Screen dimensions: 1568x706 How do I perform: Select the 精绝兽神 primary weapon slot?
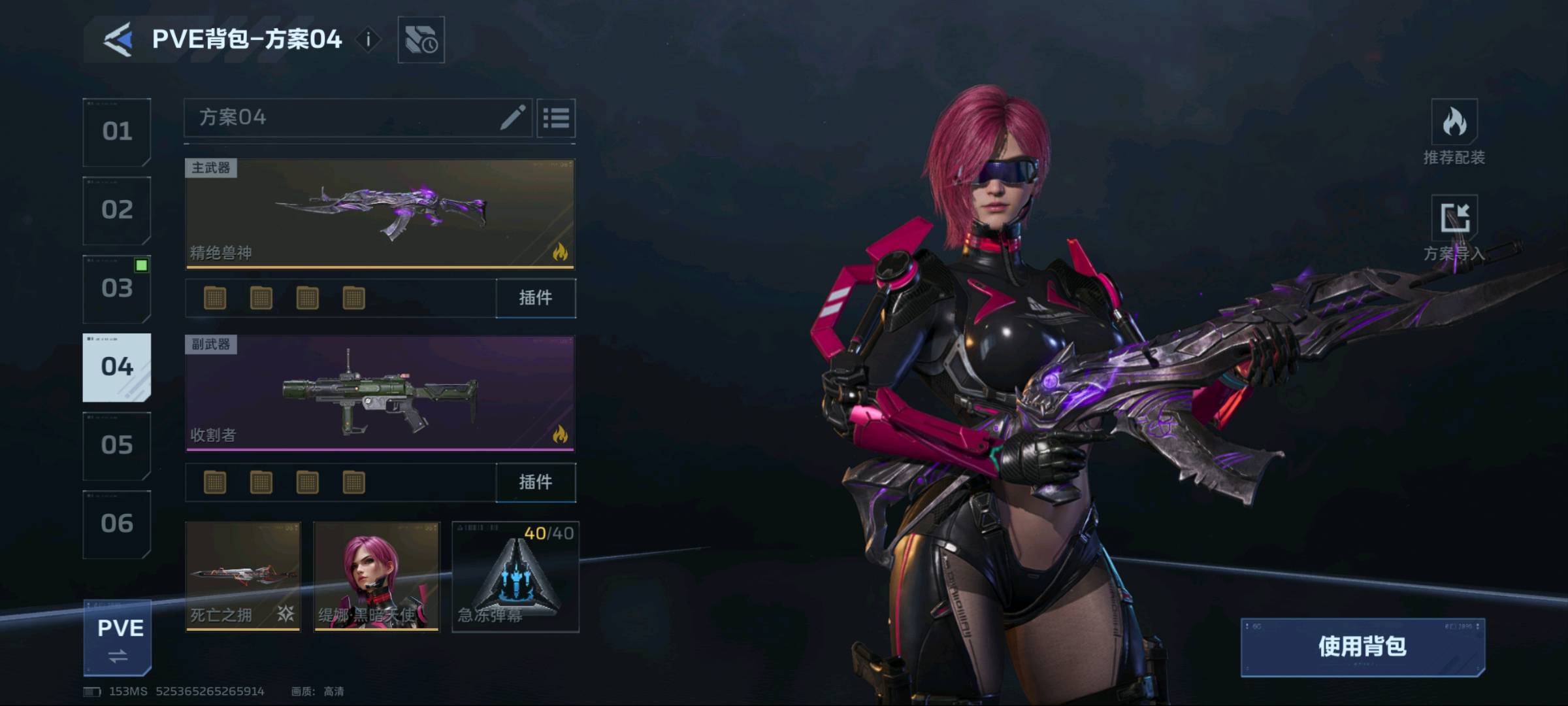coord(380,214)
